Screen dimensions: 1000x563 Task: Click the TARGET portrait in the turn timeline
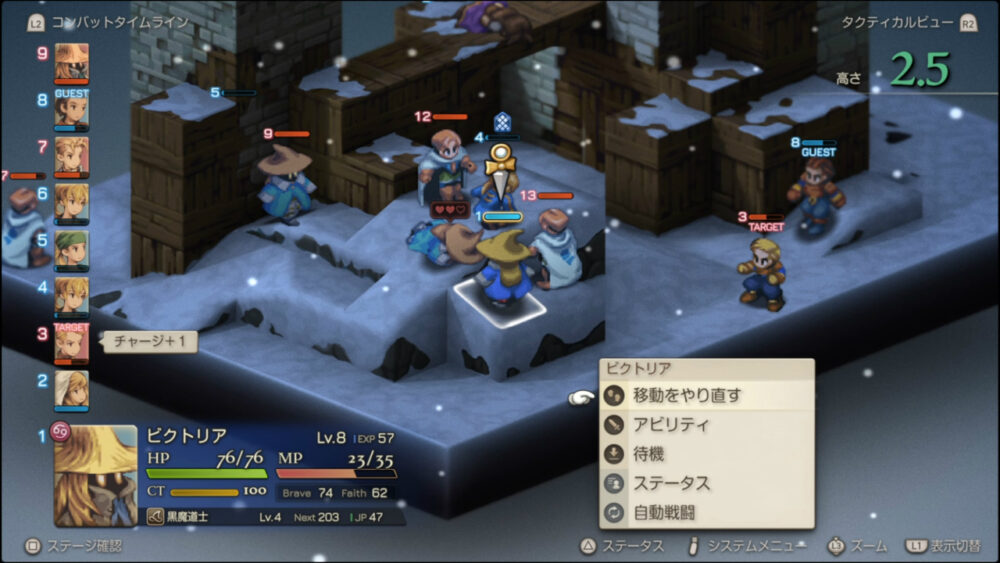pos(71,342)
